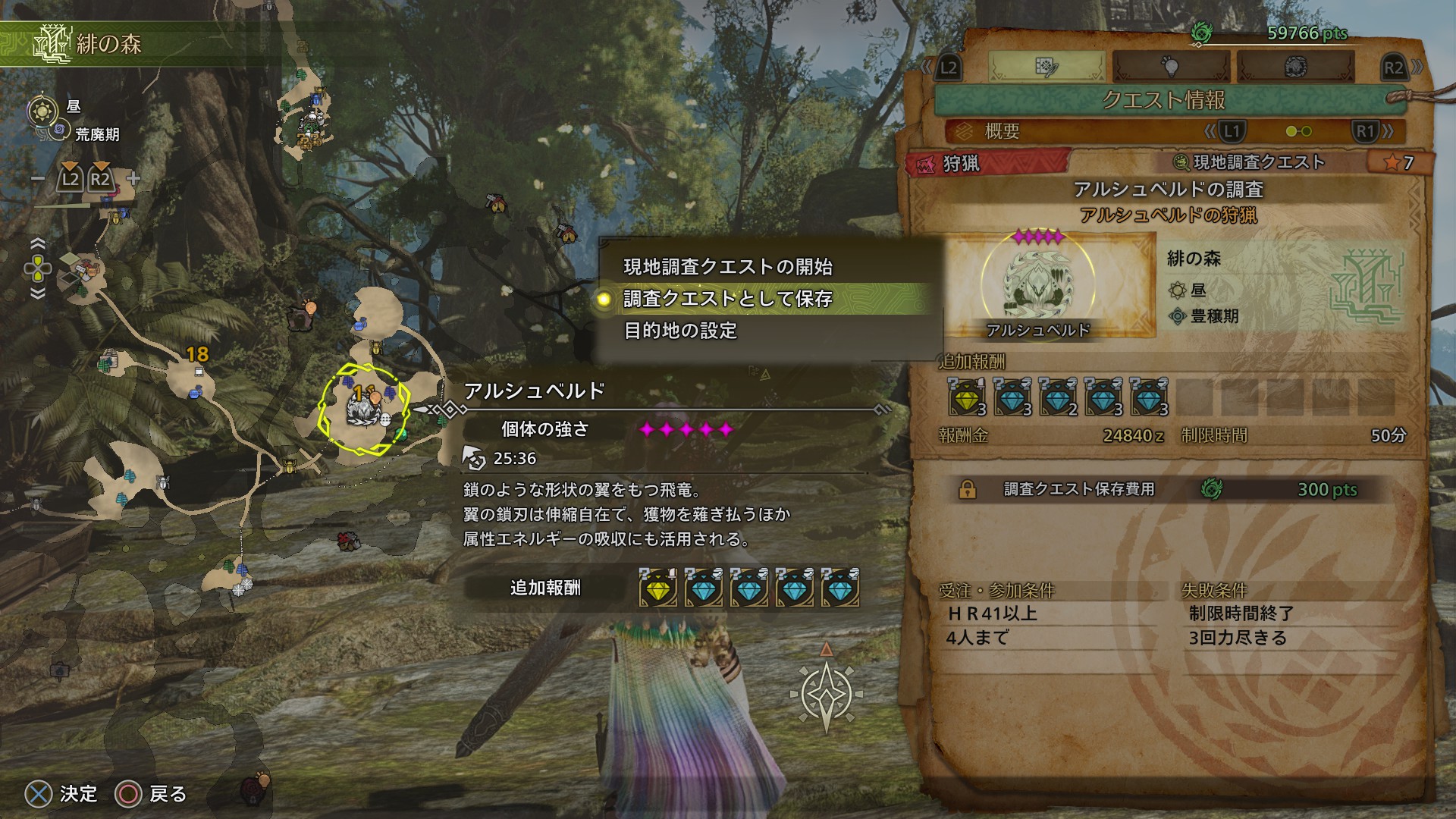This screenshot has height=819, width=1456.
Task: Click the map zoom-out minus button
Action: coord(38,180)
